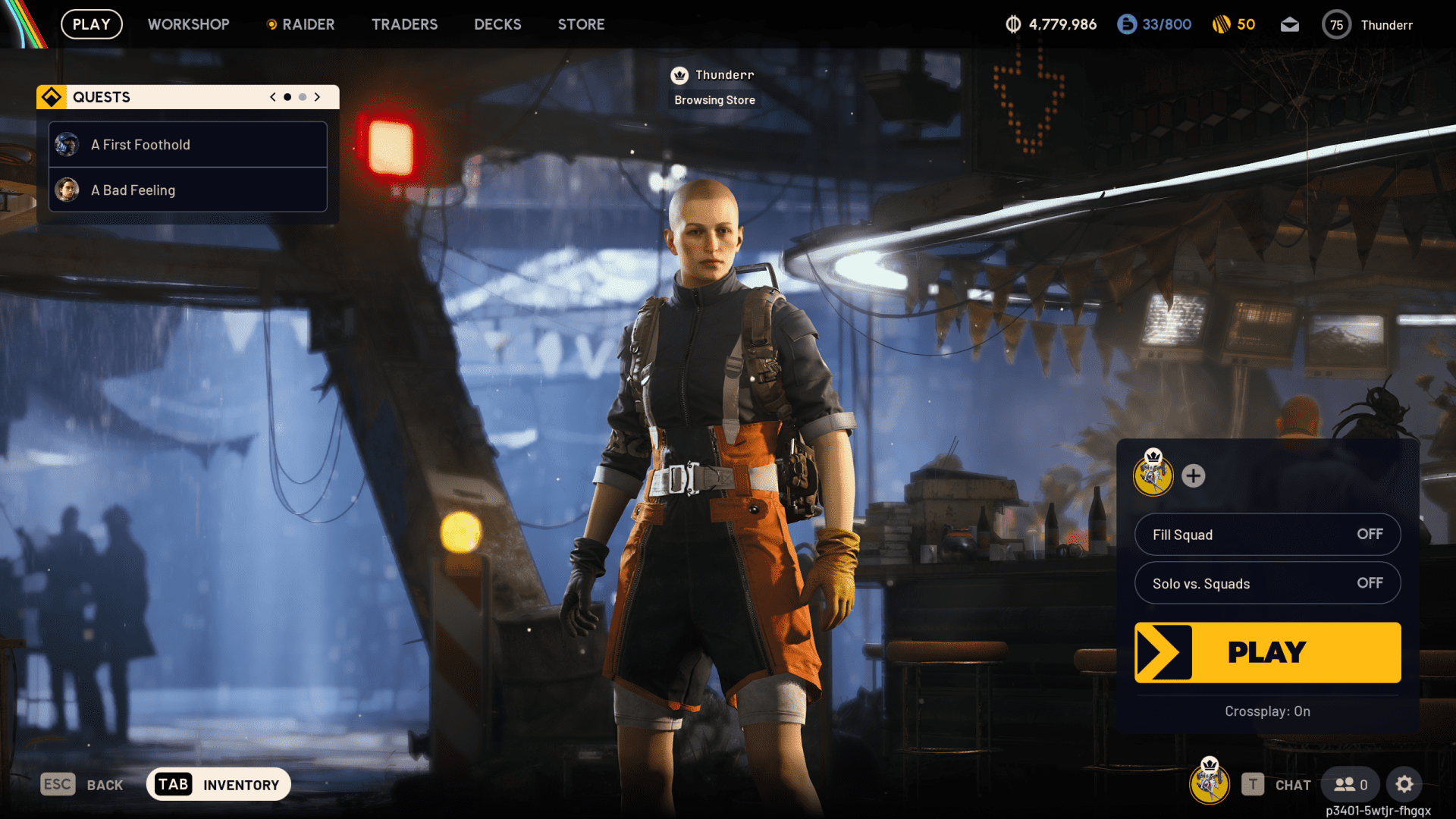
Task: Click the left arrow on the Quests panel
Action: [x=271, y=97]
